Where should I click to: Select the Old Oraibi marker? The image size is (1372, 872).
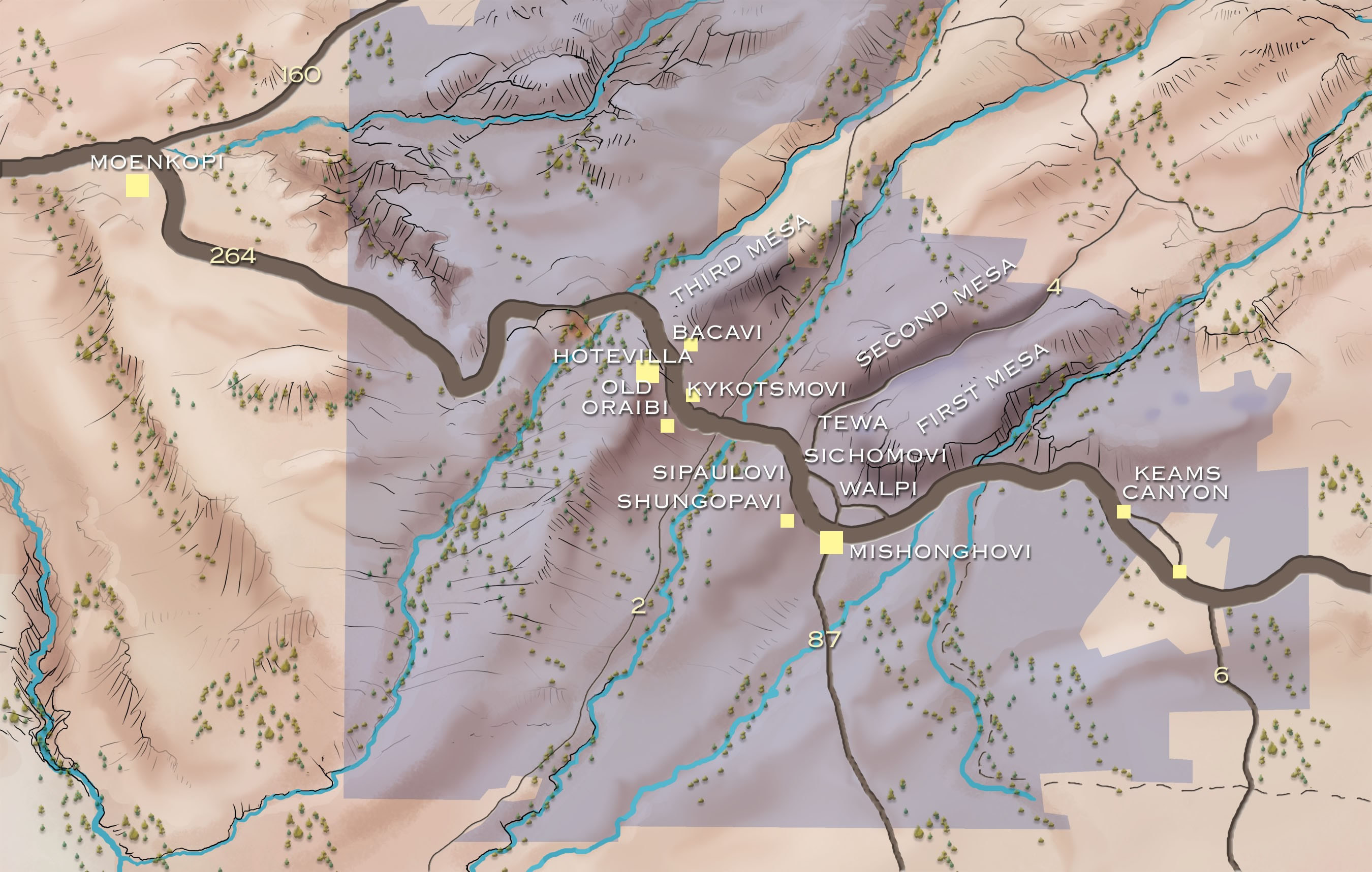pyautogui.click(x=667, y=426)
